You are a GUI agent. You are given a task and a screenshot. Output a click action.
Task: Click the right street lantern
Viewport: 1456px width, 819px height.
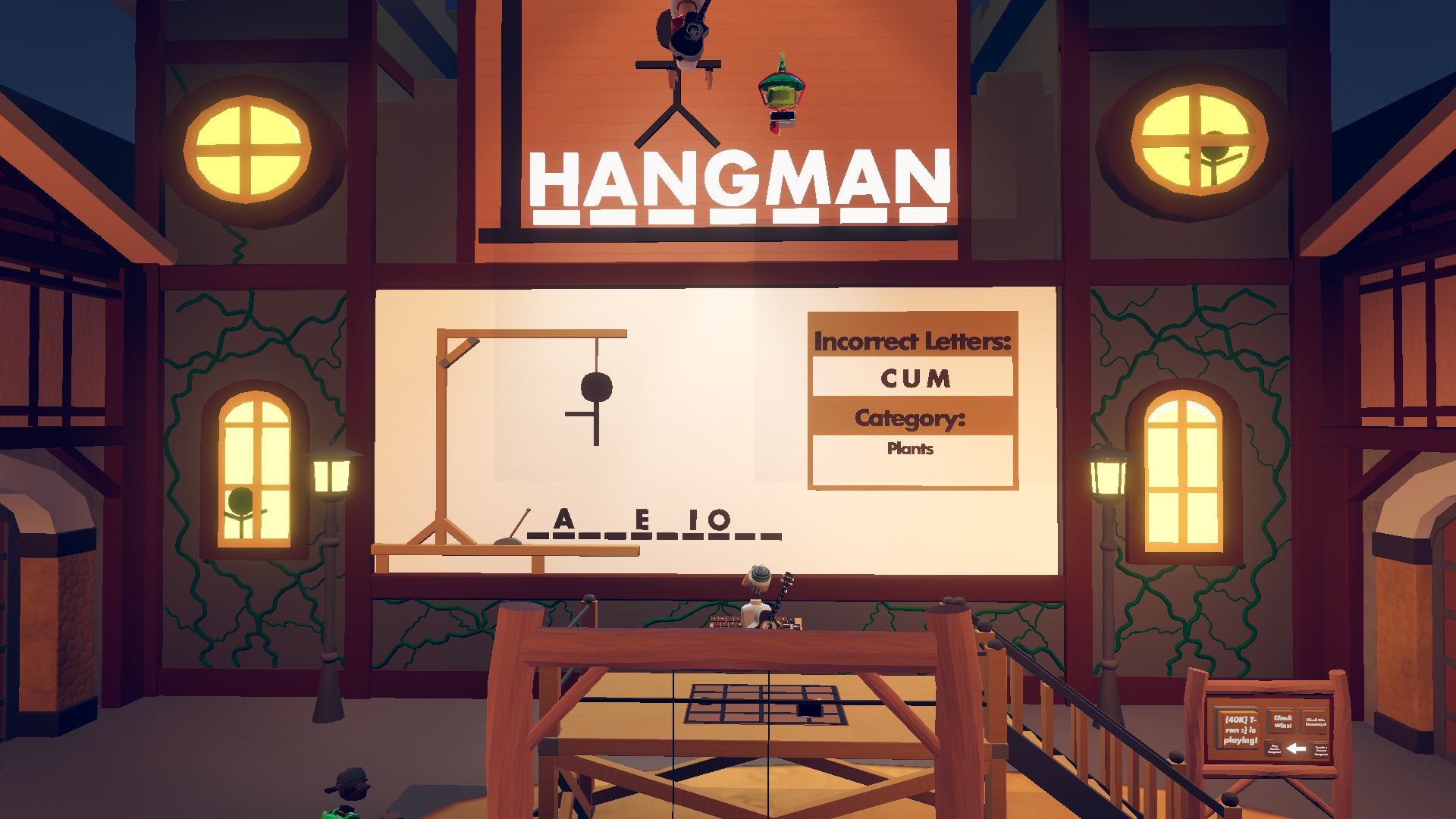[1107, 476]
